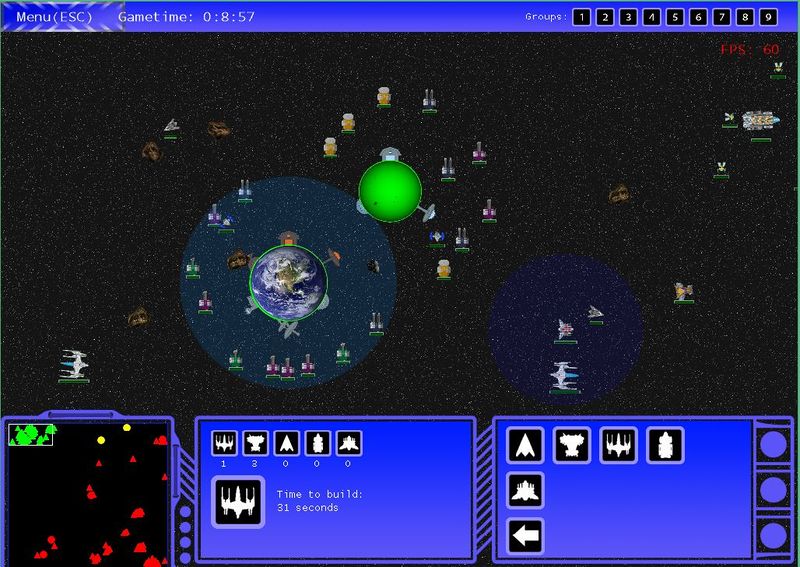
Task: Build the claw-shaped ship from the build panel
Action: click(x=572, y=444)
